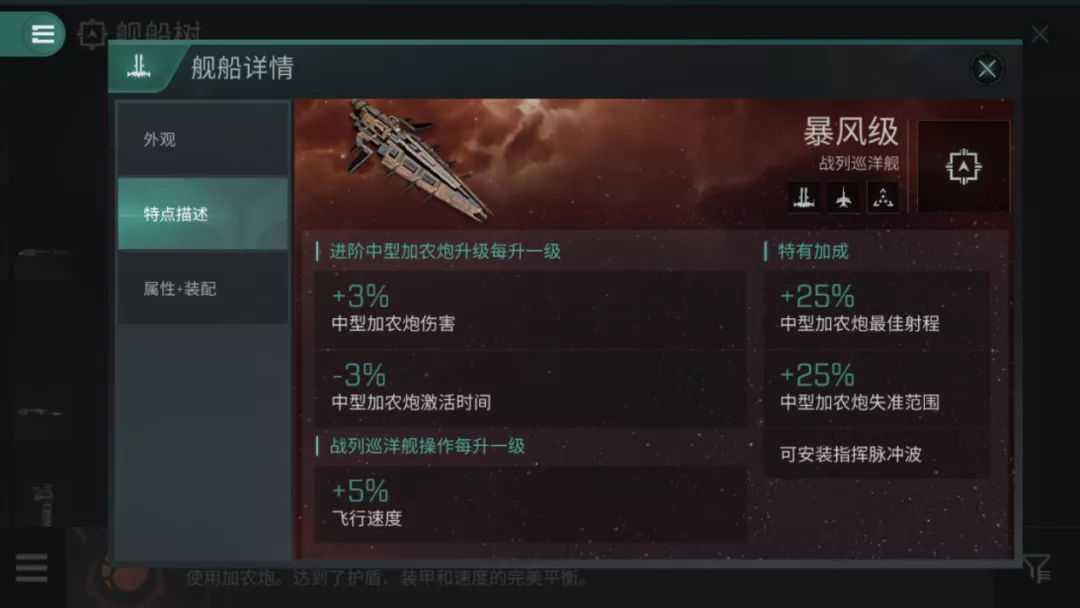This screenshot has width=1080, height=608.
Task: Select the 特点描述 traits tab
Action: tap(203, 214)
